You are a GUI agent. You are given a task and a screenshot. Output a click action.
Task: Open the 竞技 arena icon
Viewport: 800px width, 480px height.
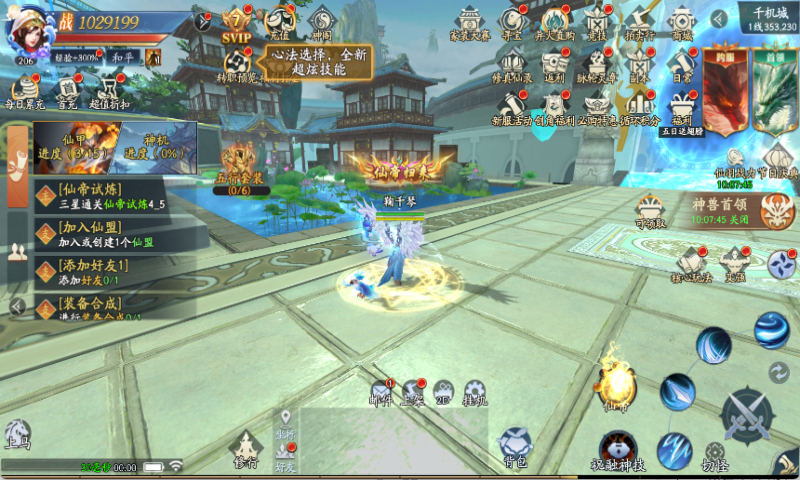click(x=597, y=24)
